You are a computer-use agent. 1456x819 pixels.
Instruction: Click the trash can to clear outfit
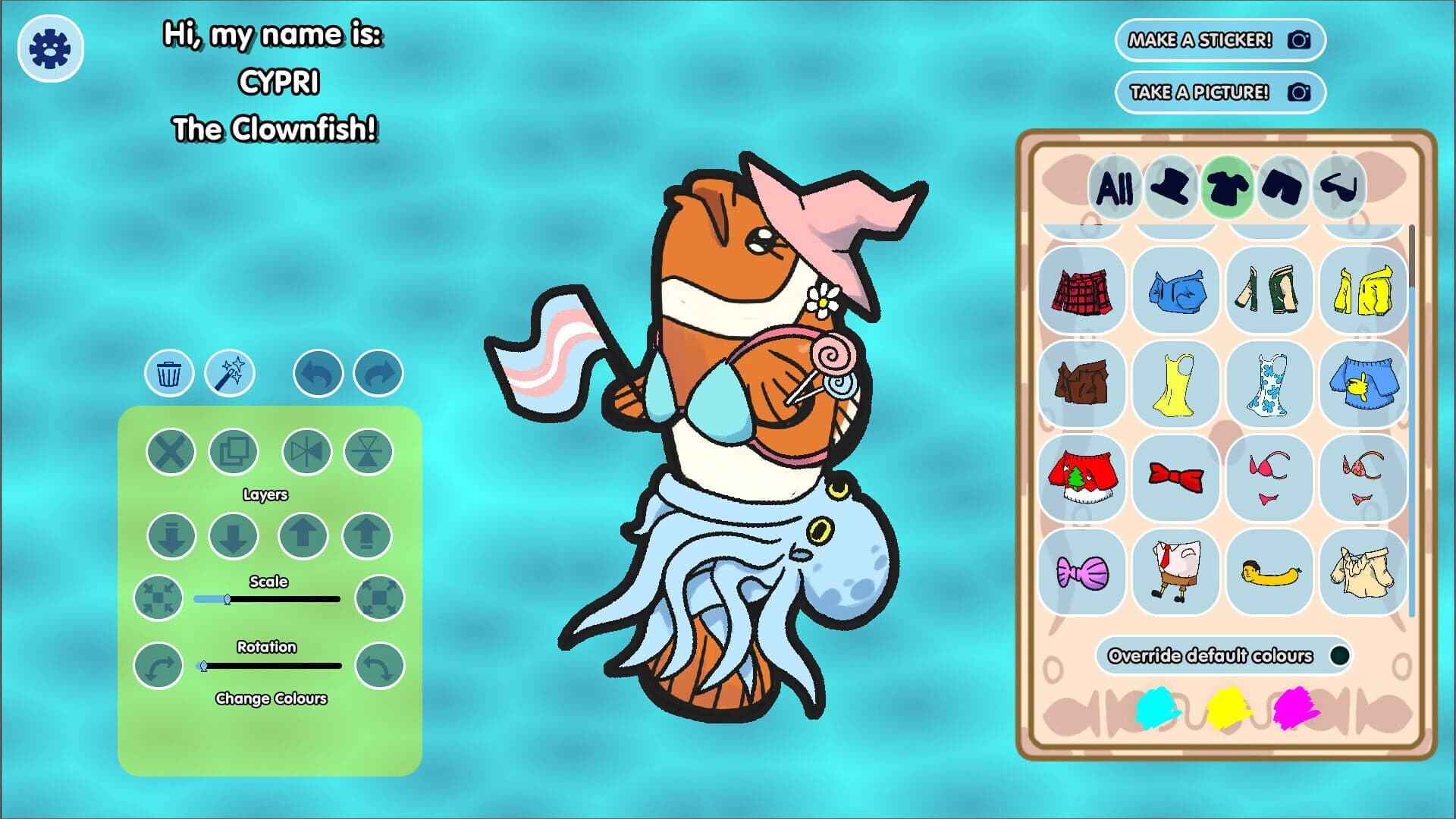pyautogui.click(x=169, y=373)
